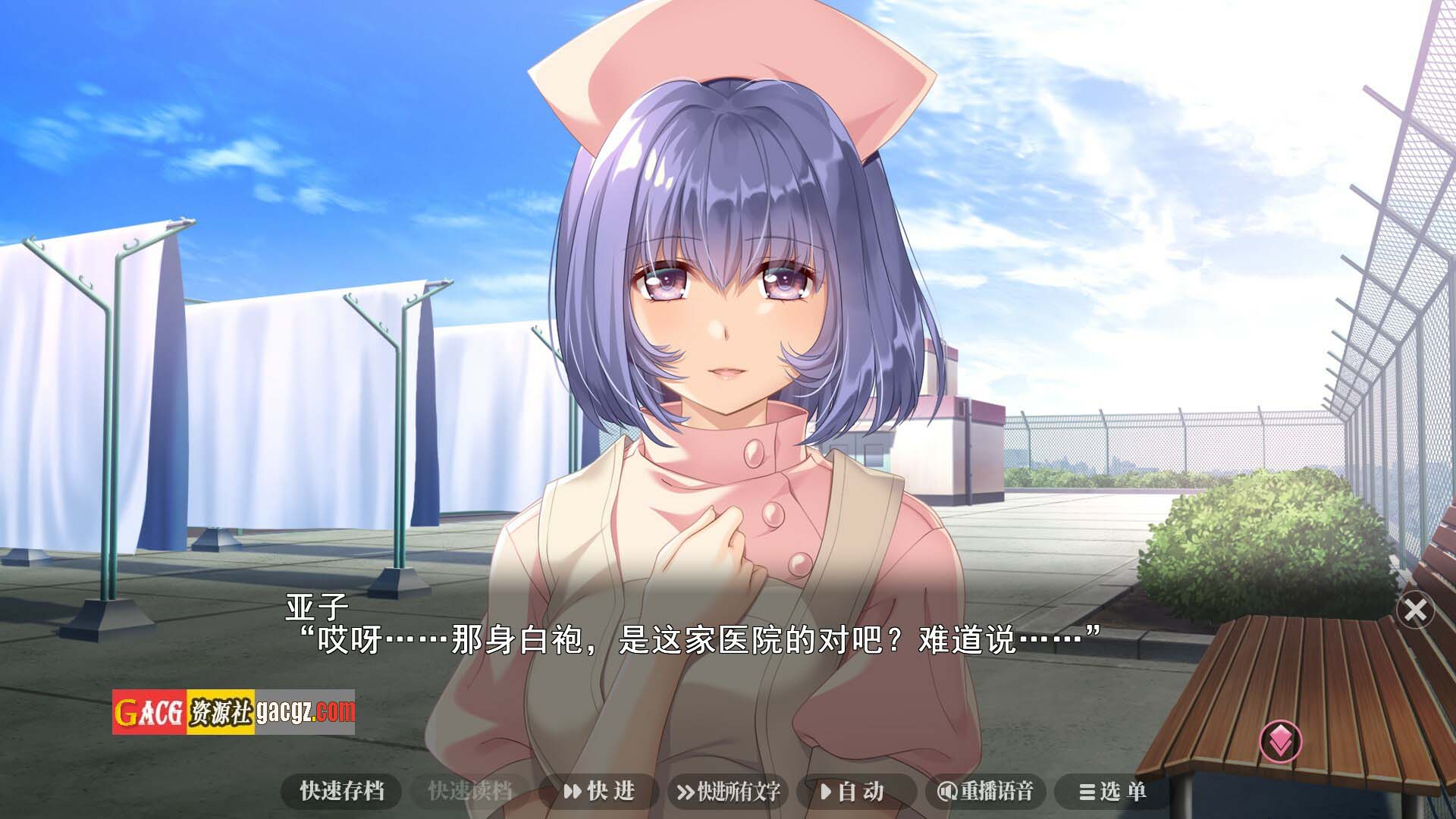
Task: Activate the 快进 fast-forward button
Action: point(599,792)
